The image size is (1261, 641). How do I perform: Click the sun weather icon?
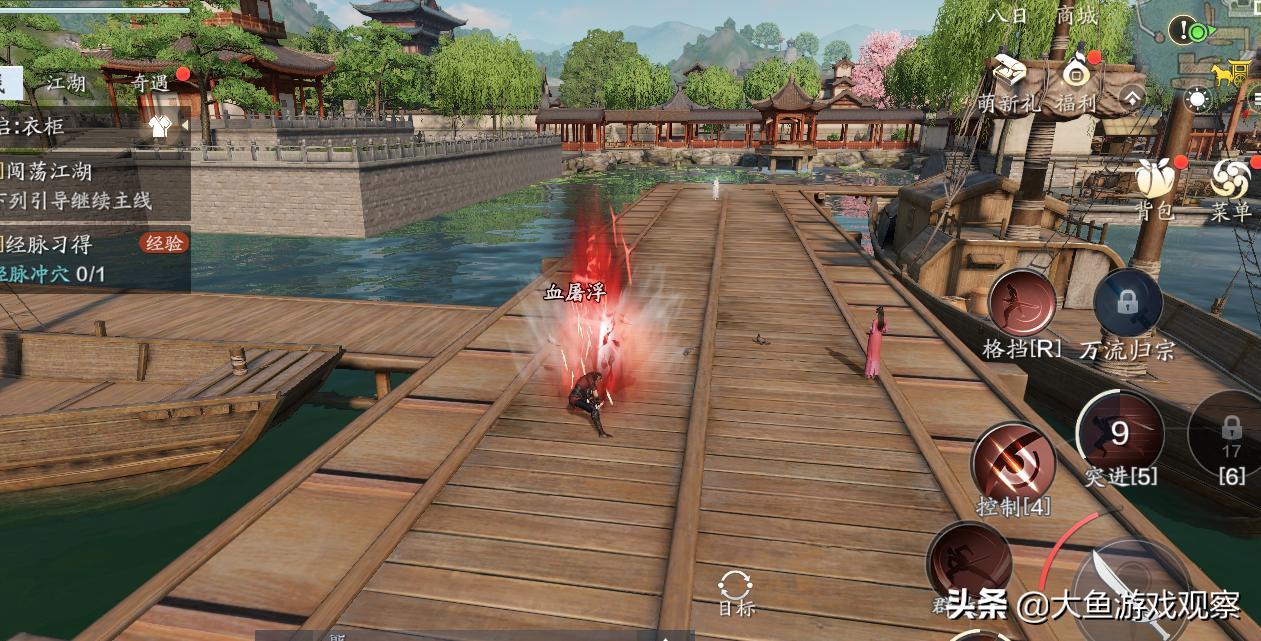pos(1197,99)
